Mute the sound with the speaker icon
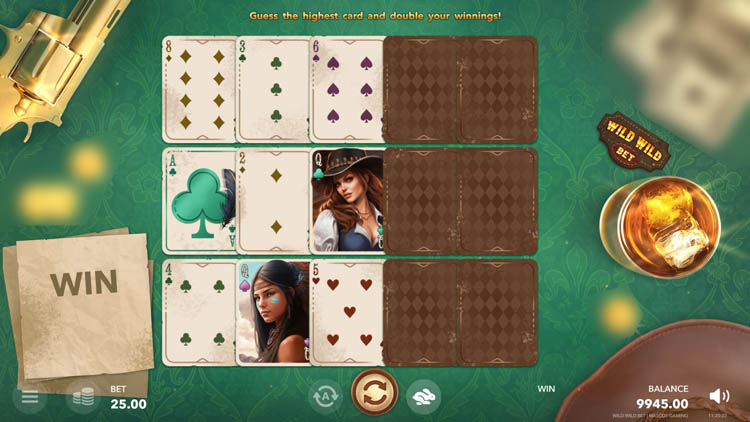This screenshot has height=422, width=750. click(x=718, y=396)
